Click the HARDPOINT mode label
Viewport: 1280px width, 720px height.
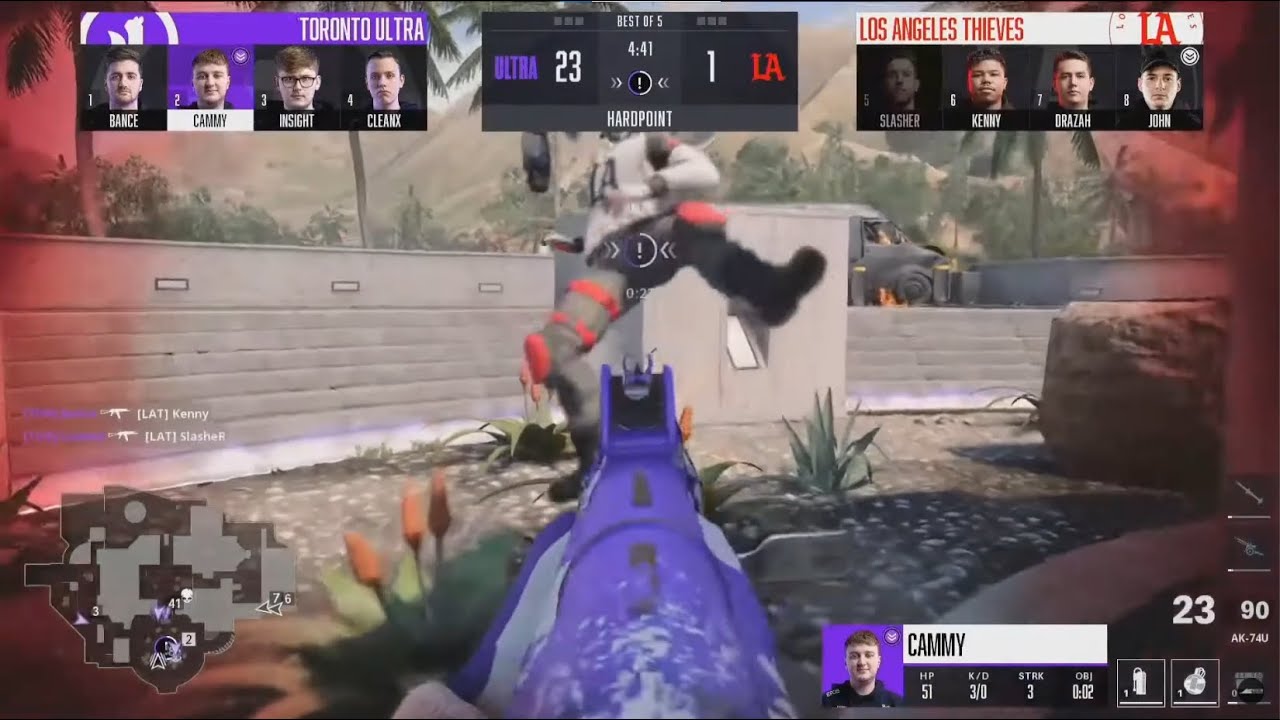coord(640,117)
